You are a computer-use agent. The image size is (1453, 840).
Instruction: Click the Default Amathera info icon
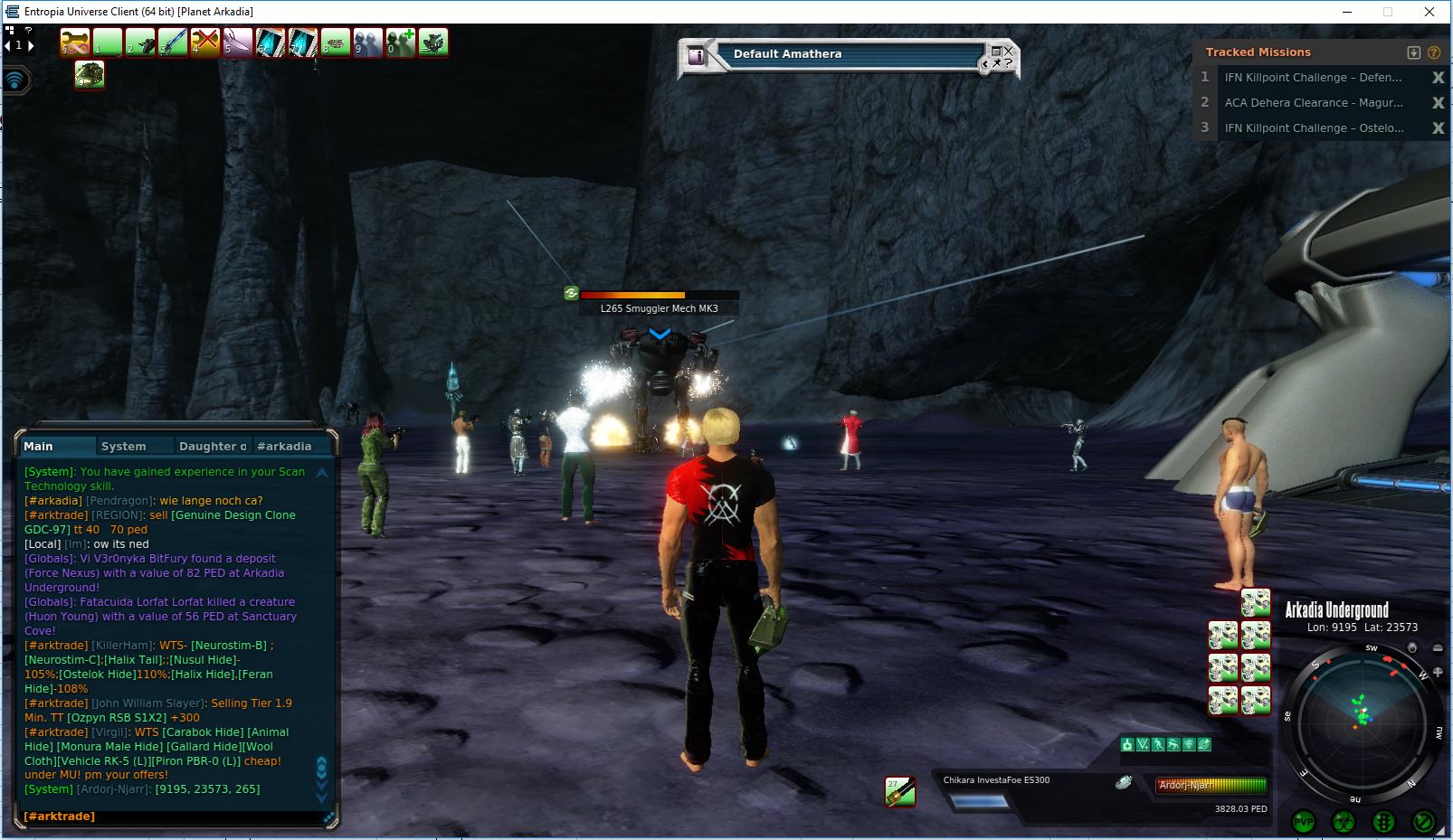pyautogui.click(x=697, y=55)
